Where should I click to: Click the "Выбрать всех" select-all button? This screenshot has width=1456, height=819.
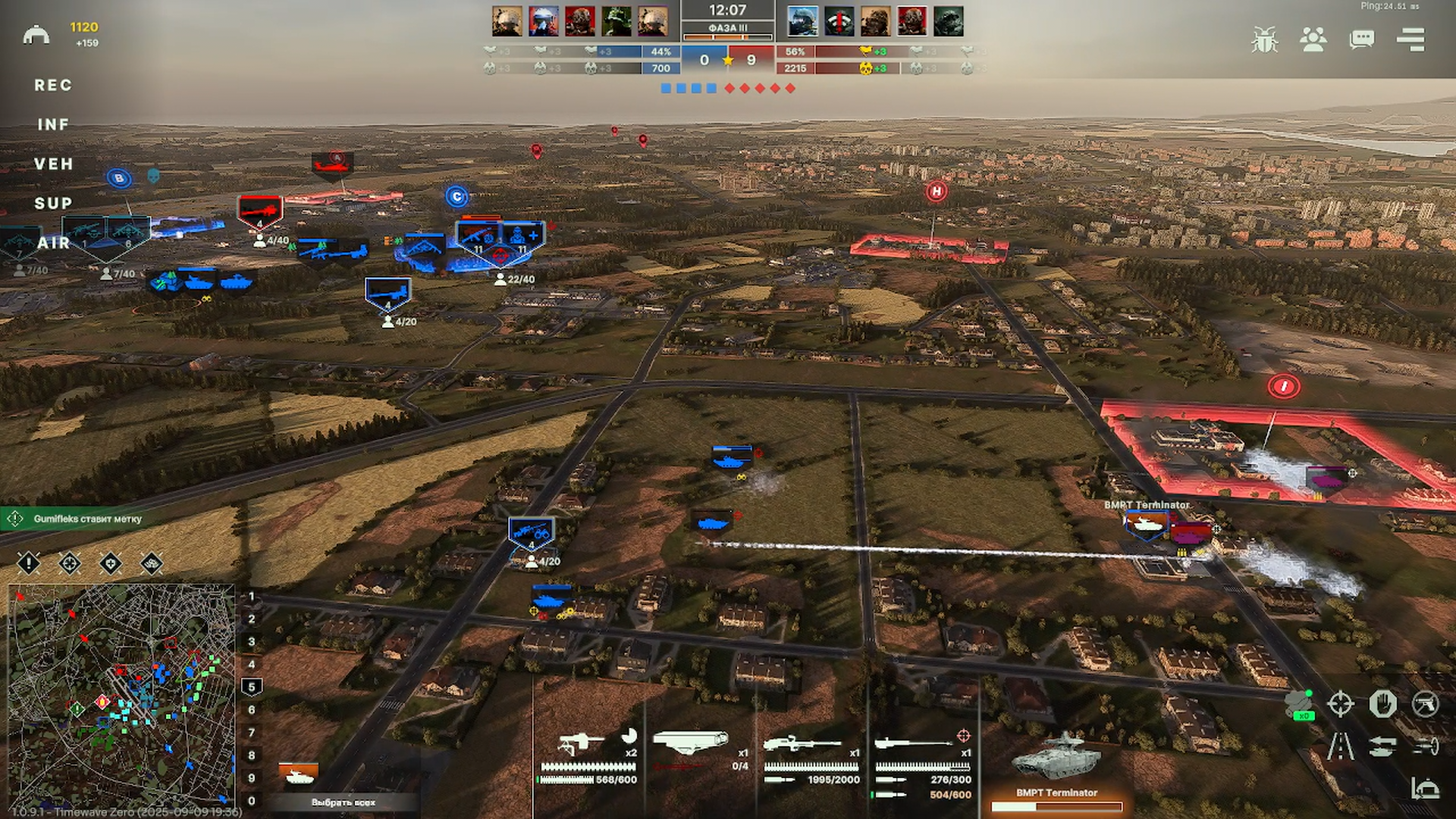(343, 802)
